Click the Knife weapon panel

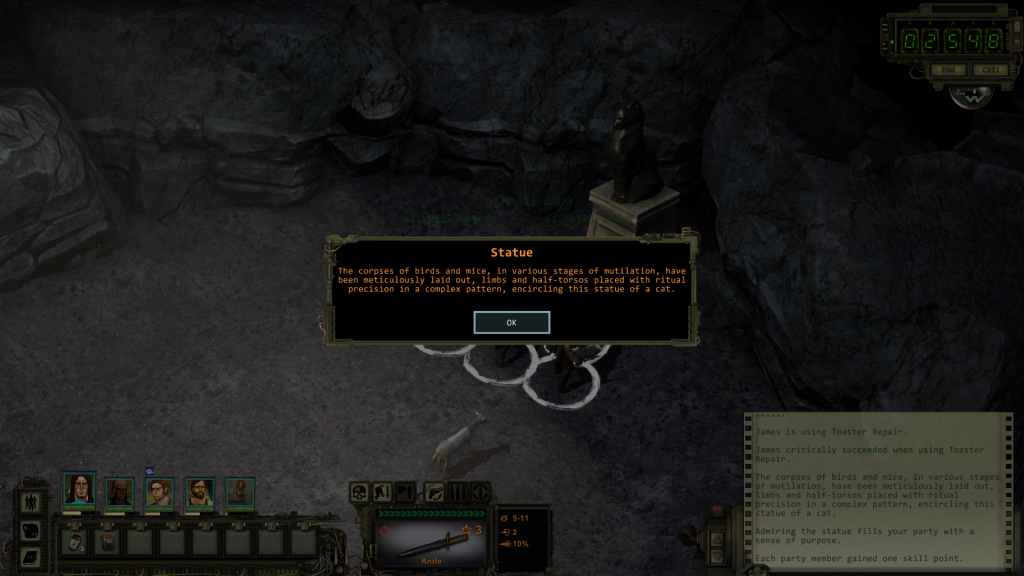(432, 538)
